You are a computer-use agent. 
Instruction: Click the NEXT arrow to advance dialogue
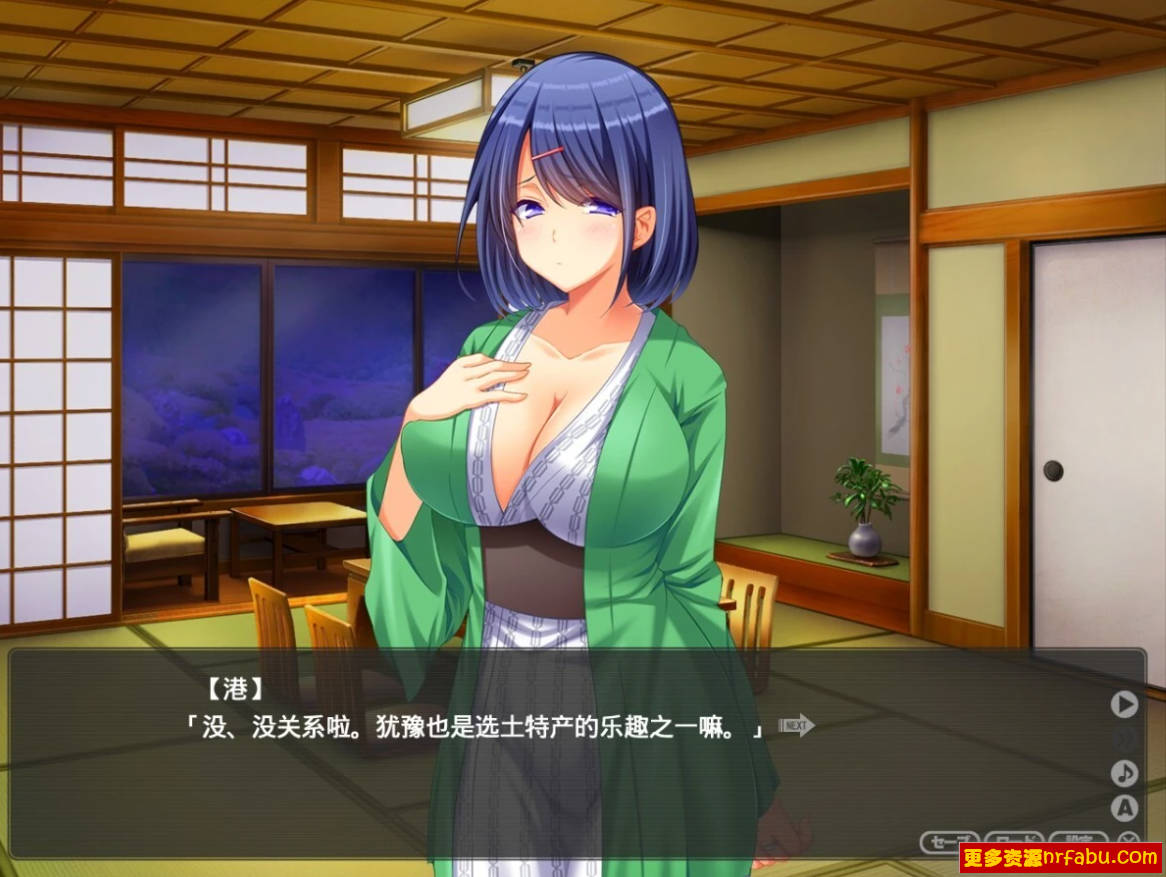(796, 726)
